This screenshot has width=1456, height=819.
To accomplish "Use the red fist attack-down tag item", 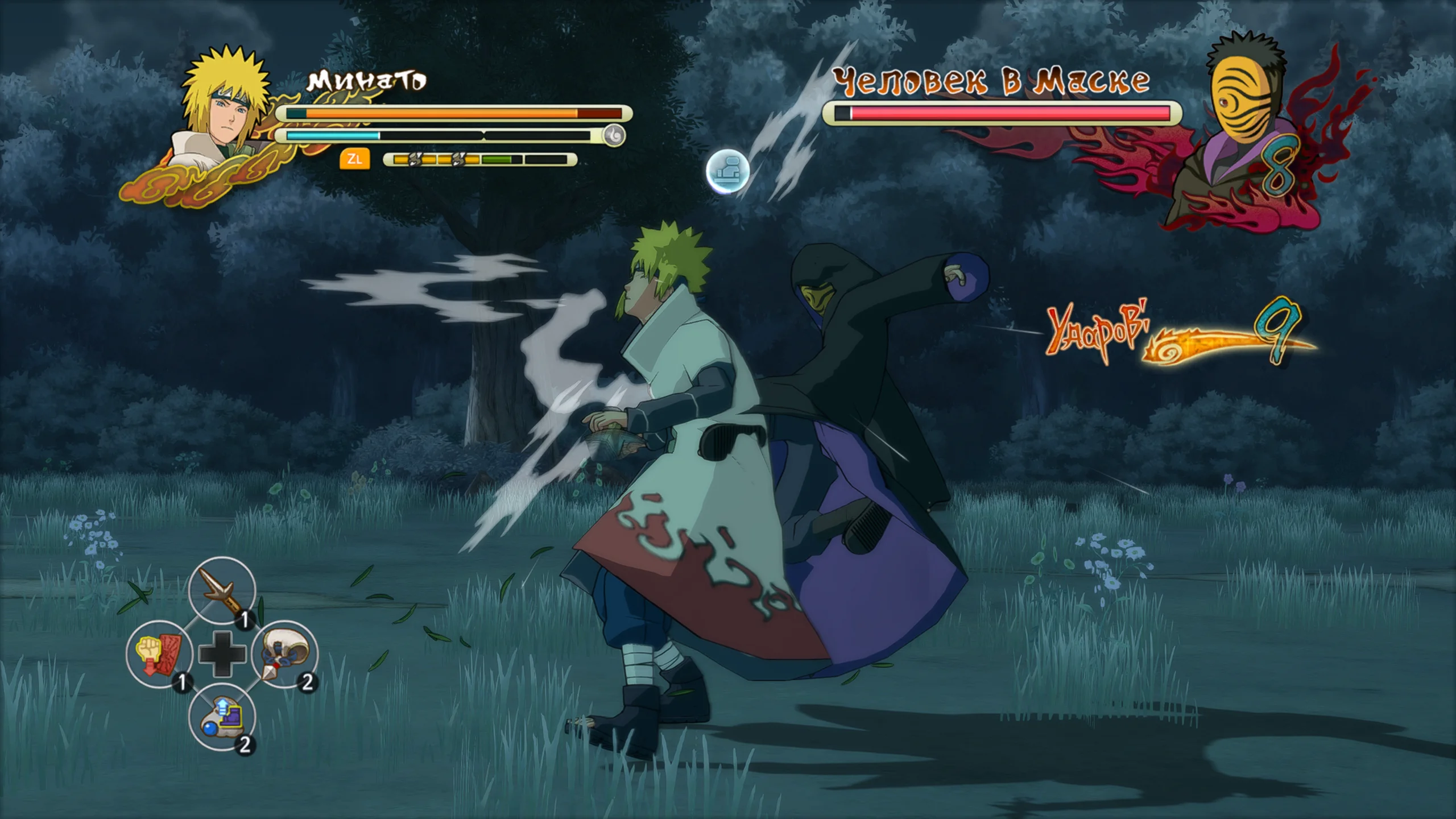I will tap(159, 653).
